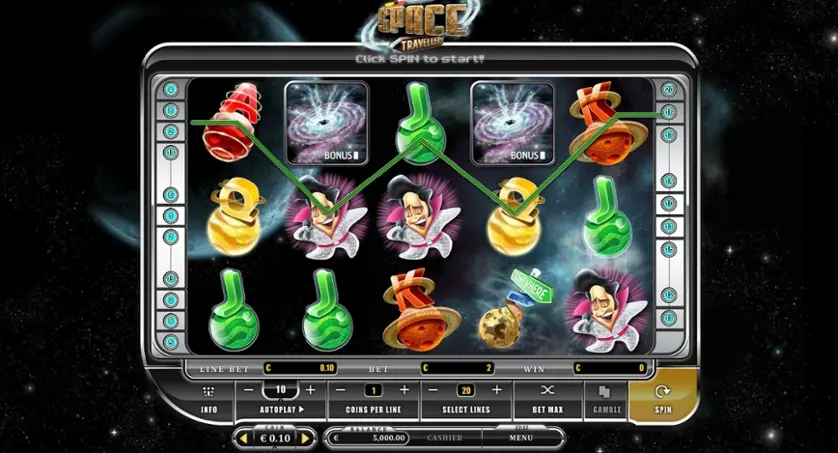838x453 pixels.
Task: Open the game Menu
Action: click(x=520, y=438)
